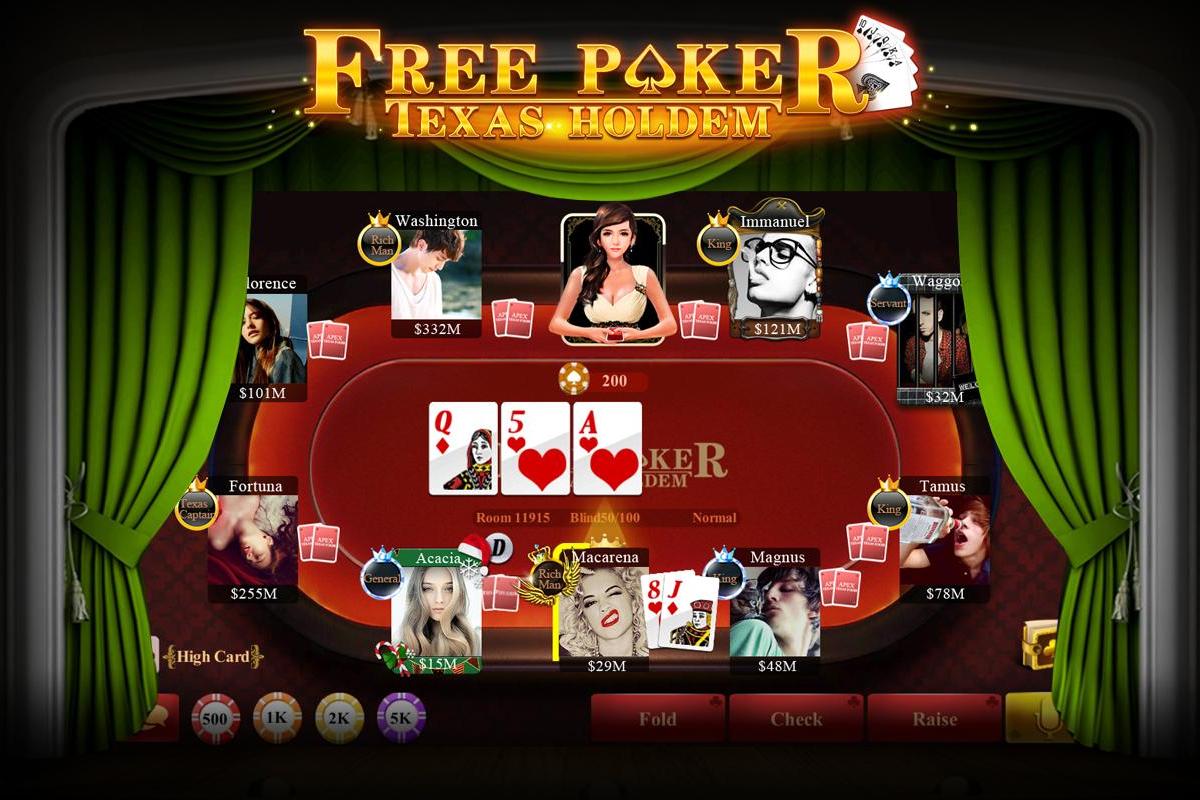Show Fortuna's player info
The width and height of the screenshot is (1200, 800).
click(x=252, y=540)
